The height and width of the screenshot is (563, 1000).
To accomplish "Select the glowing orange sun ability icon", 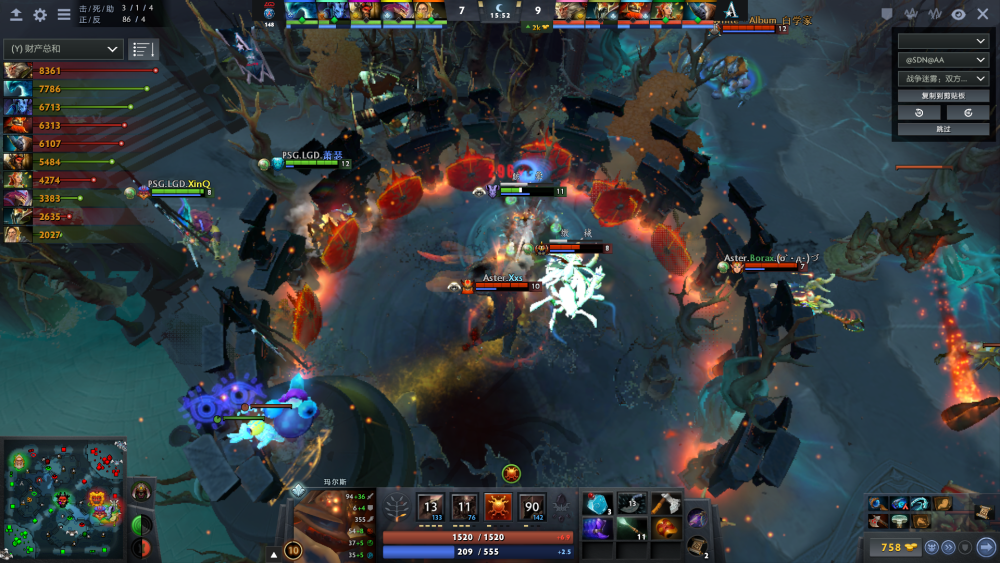I will pos(498,507).
